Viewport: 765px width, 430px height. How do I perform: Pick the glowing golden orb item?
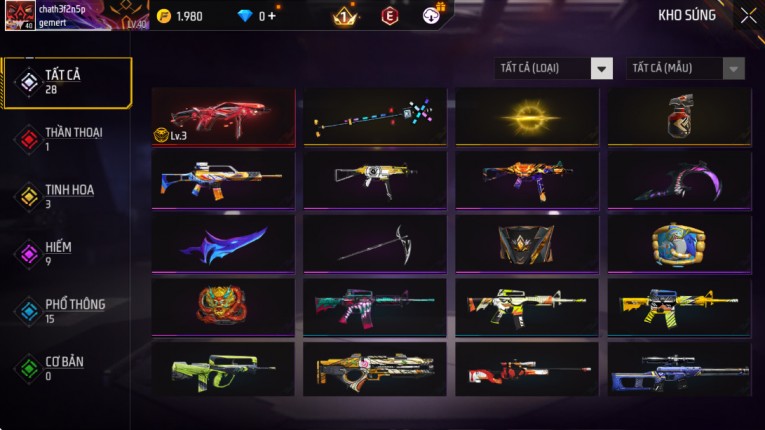[527, 117]
